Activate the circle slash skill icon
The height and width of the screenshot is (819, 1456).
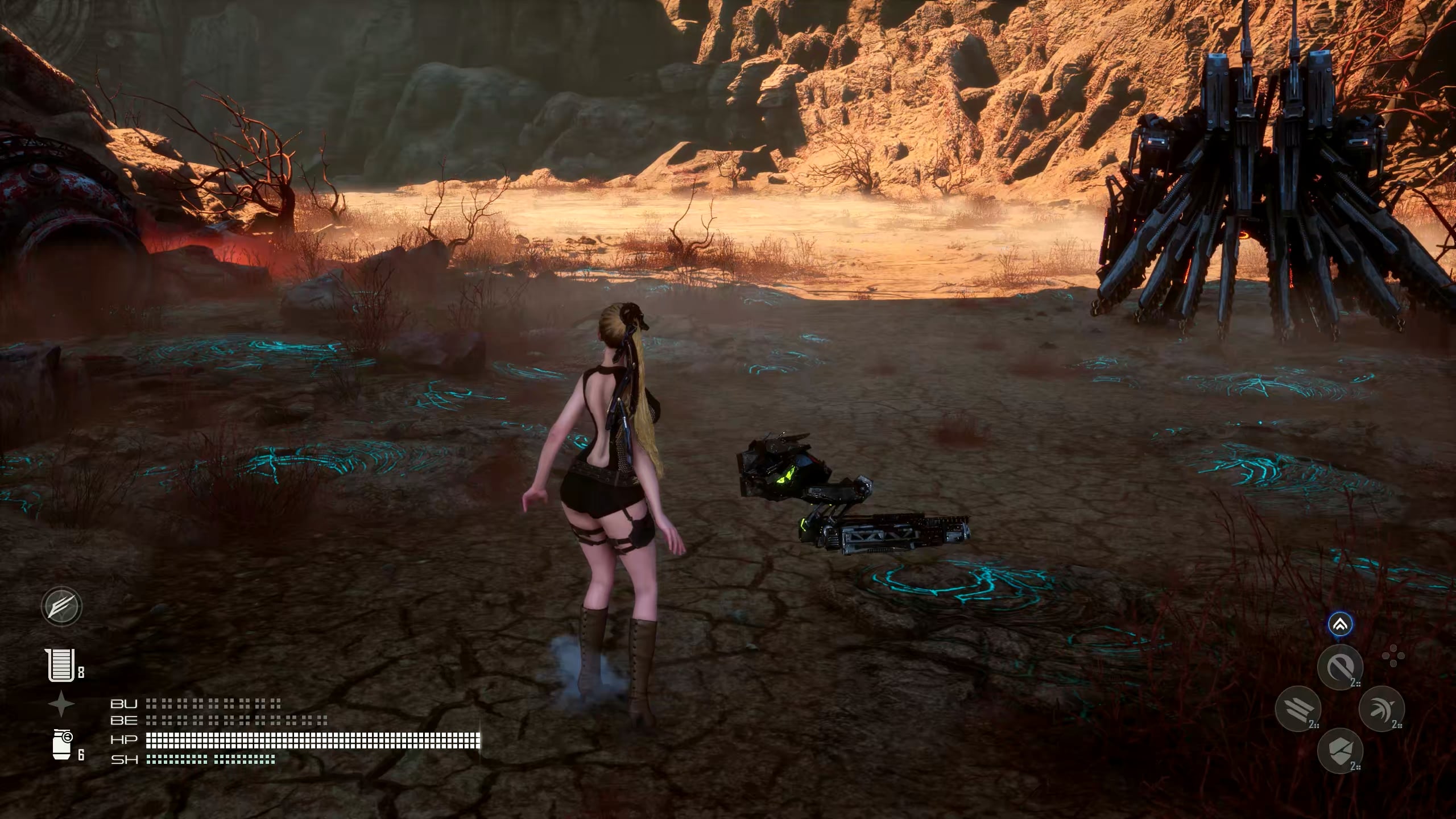pyautogui.click(x=1340, y=667)
